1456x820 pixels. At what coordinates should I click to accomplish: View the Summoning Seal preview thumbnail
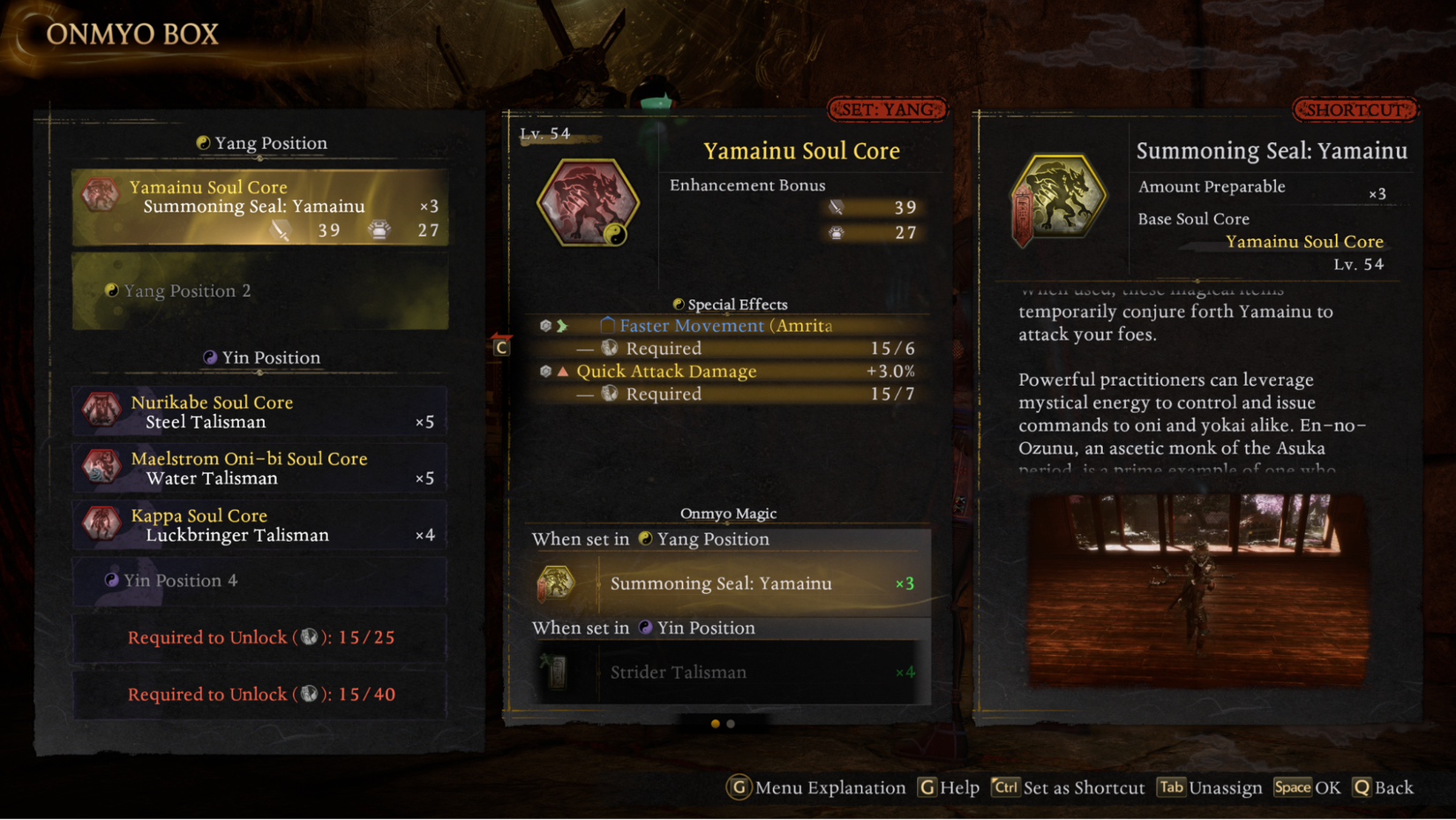(x=1197, y=590)
